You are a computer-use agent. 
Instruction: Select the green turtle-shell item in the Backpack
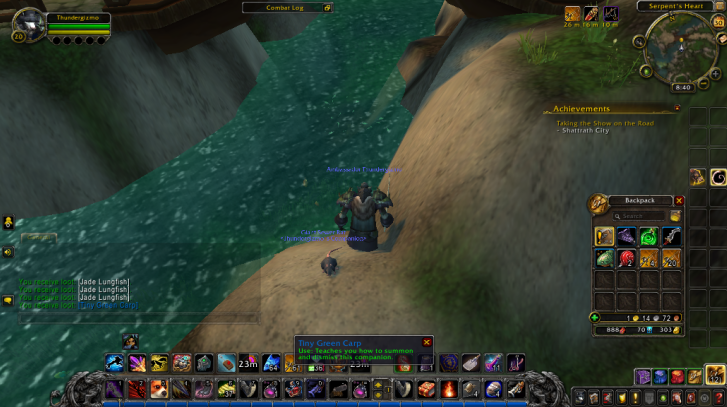(604, 259)
